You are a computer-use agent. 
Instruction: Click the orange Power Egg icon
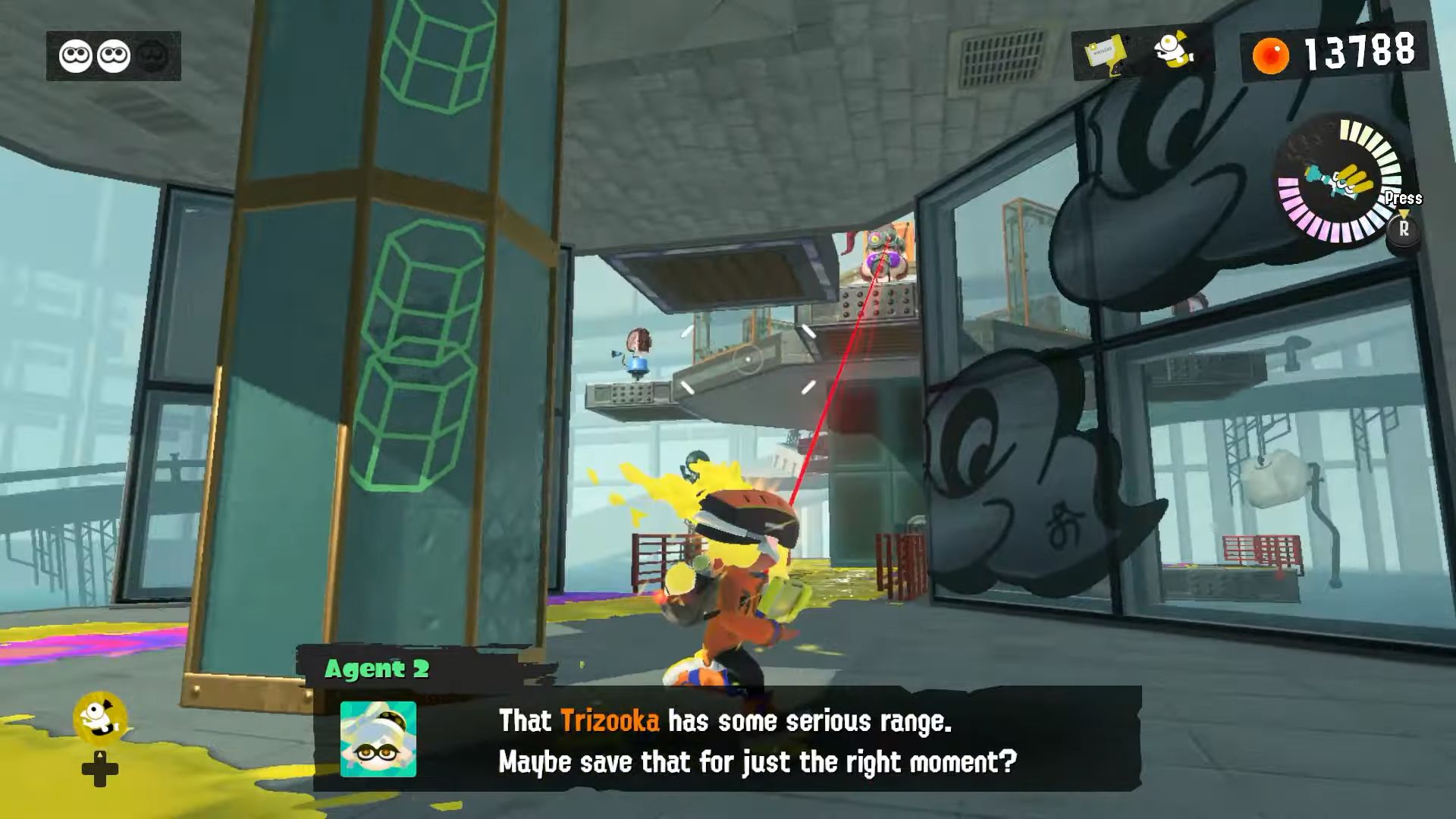click(1270, 53)
